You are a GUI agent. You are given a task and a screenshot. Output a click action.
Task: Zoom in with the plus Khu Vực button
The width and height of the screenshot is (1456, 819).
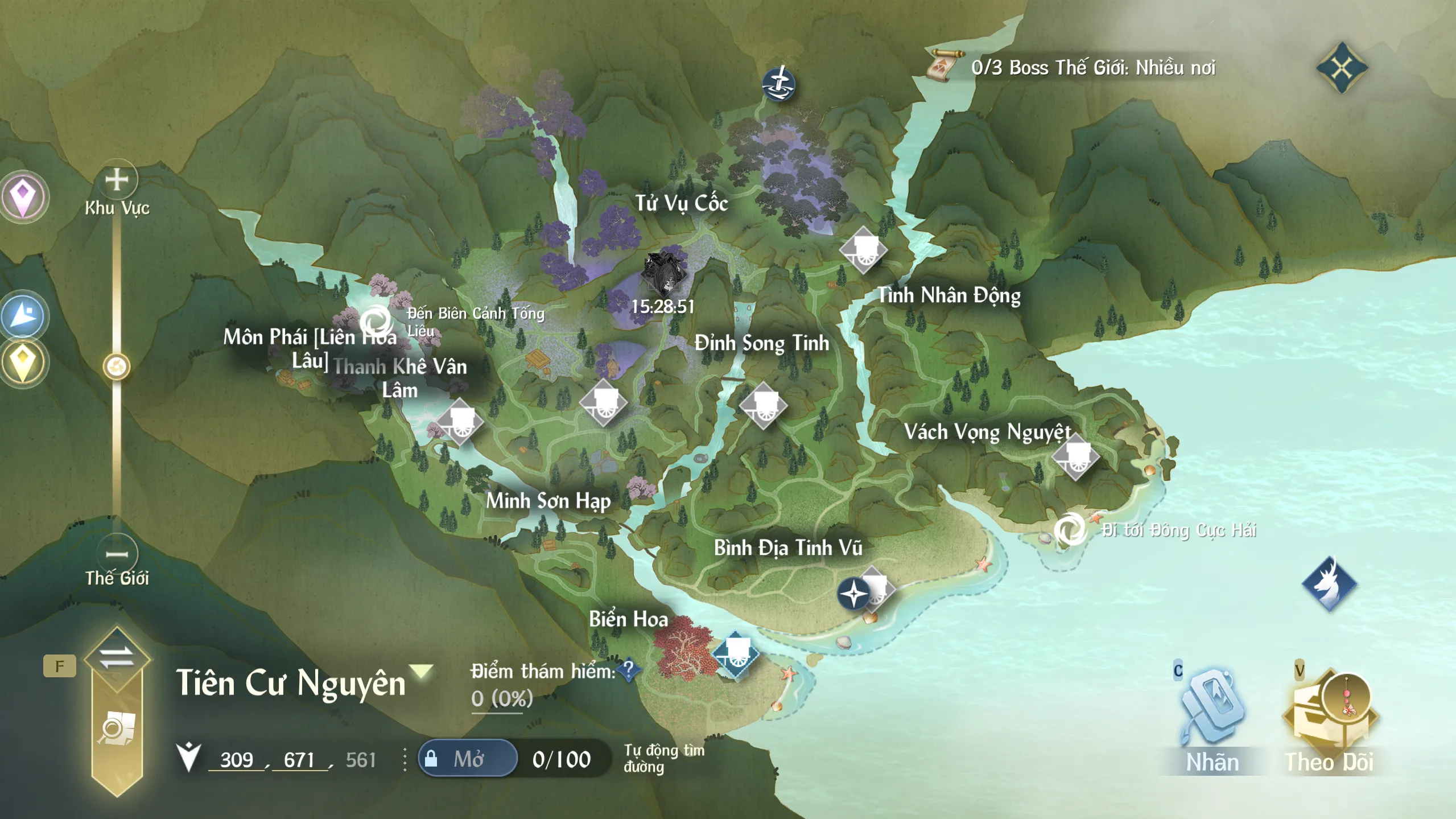point(117,180)
